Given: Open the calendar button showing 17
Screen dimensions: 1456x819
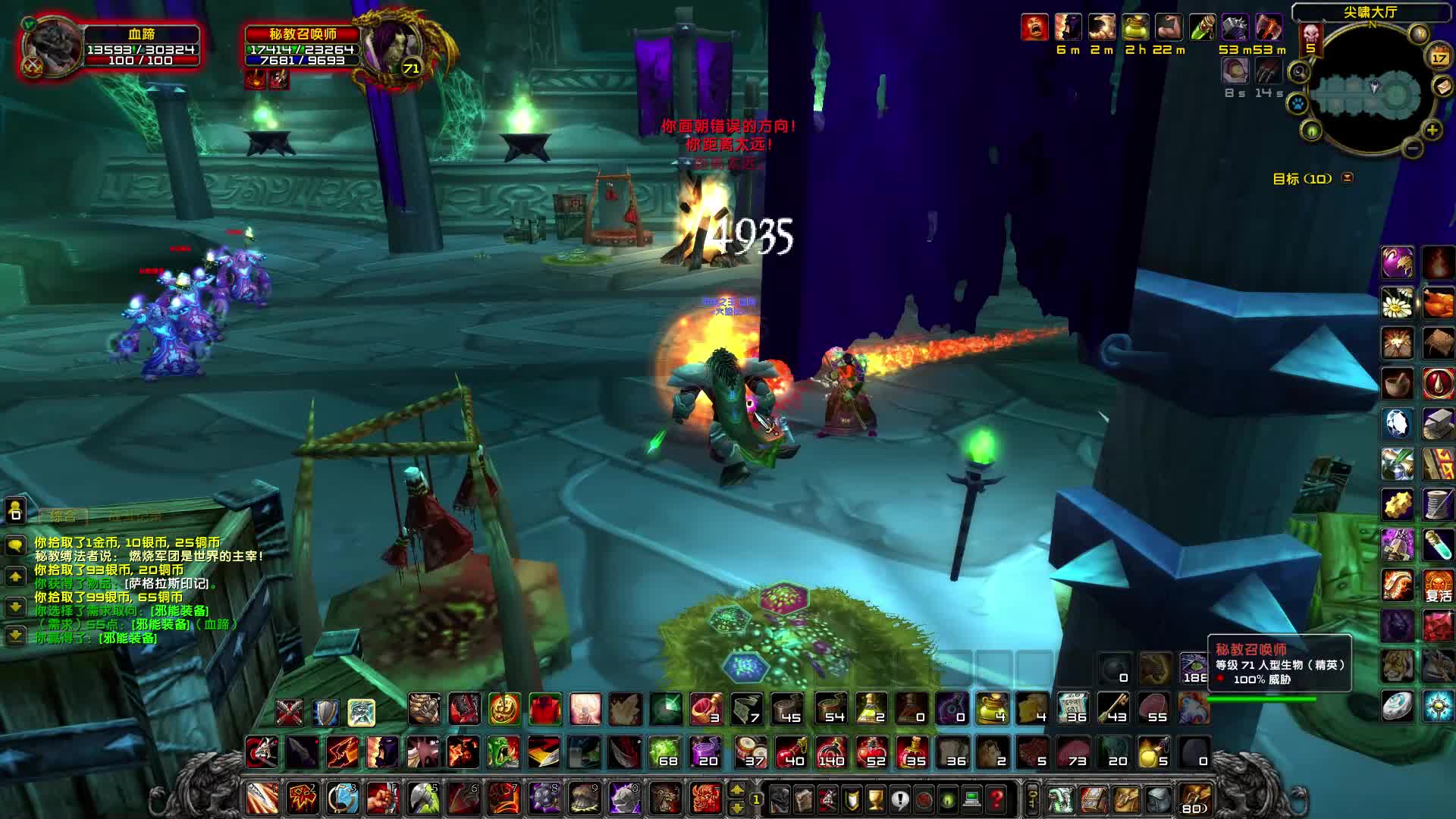Looking at the screenshot, I should point(1439,57).
